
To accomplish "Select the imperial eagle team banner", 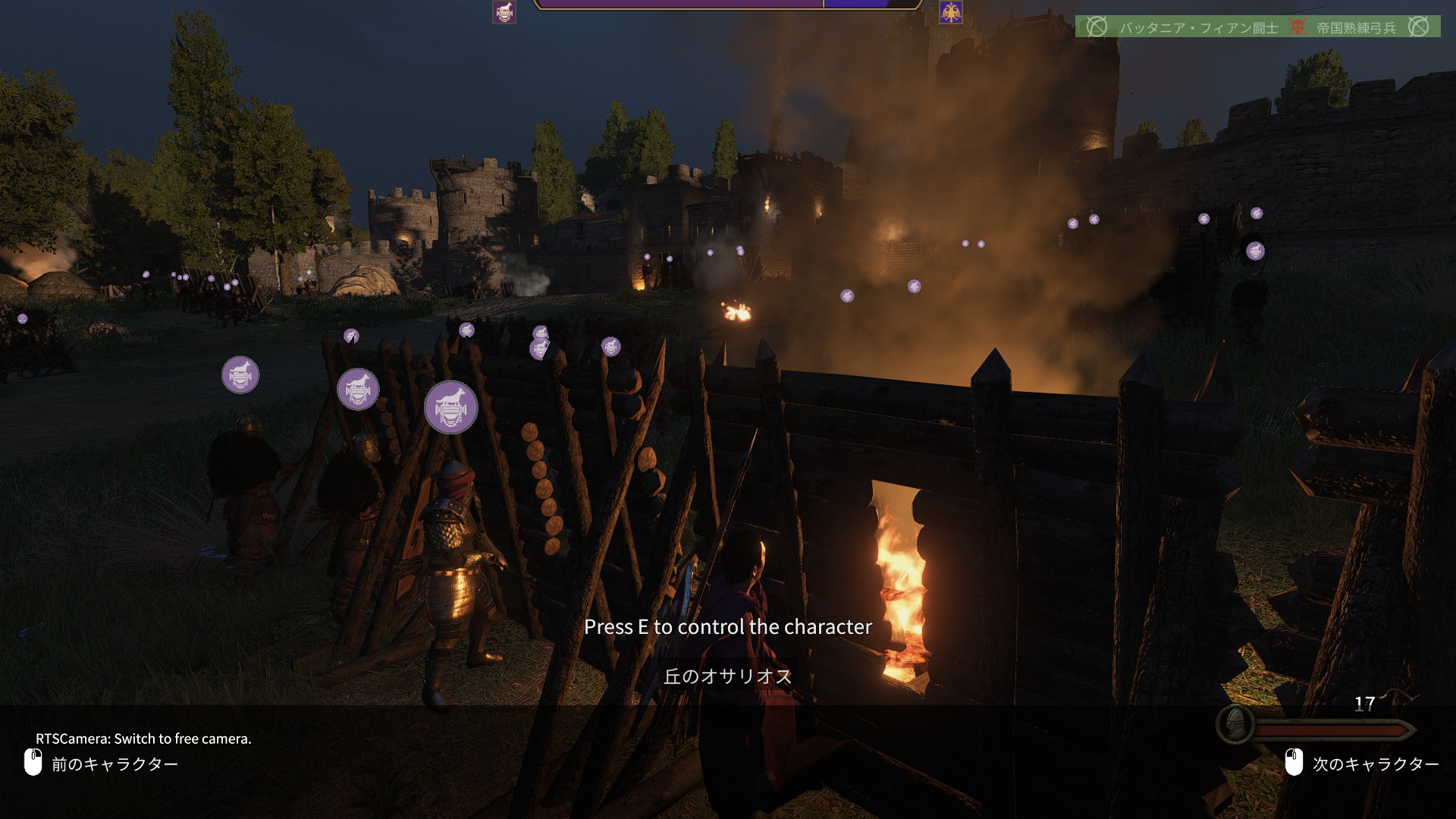I will click(x=950, y=12).
